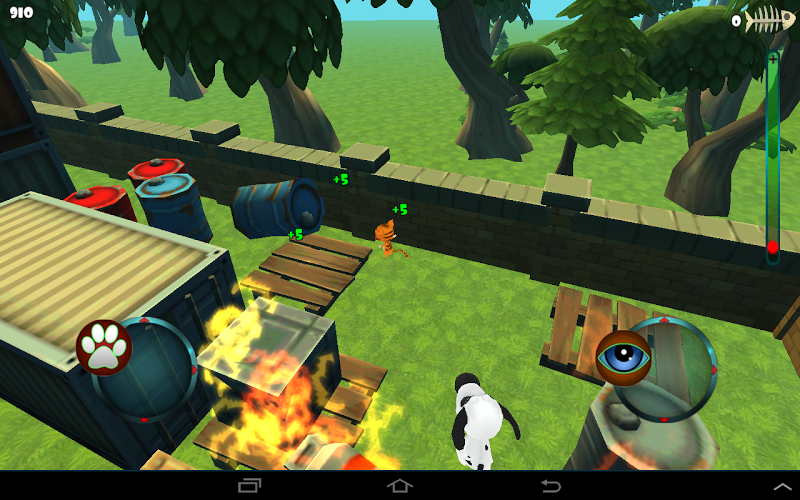
Task: Expand the navigation bar up arrow
Action: tap(778, 486)
